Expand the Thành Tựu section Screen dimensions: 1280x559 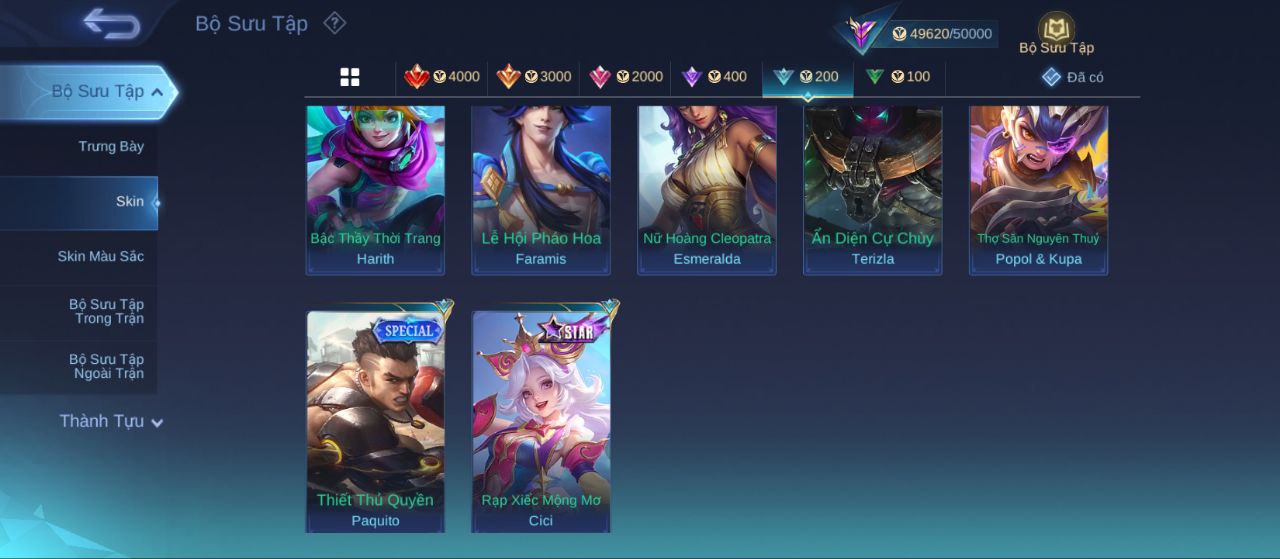click(110, 422)
